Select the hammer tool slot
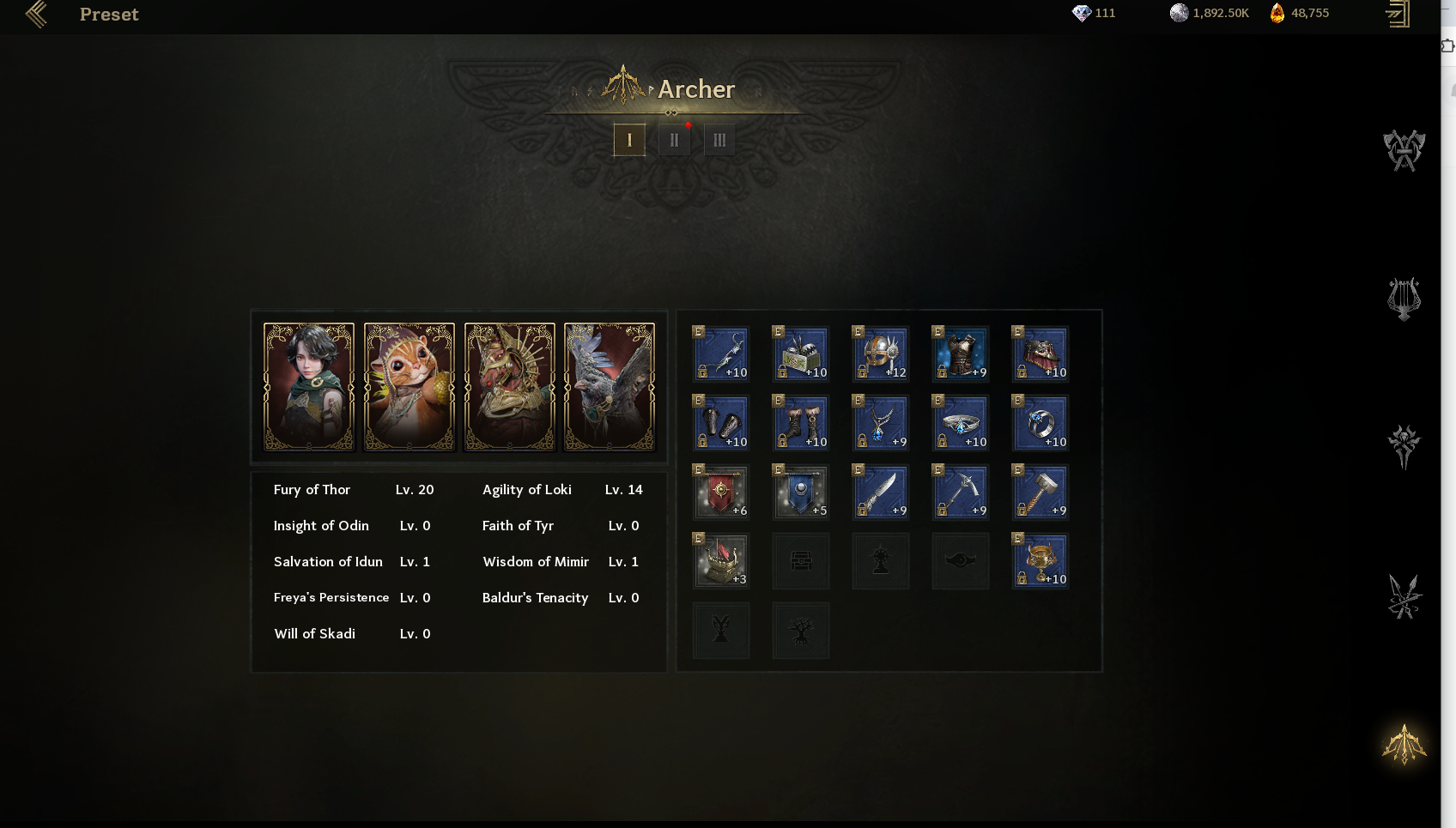Image resolution: width=1456 pixels, height=828 pixels. [x=1040, y=492]
